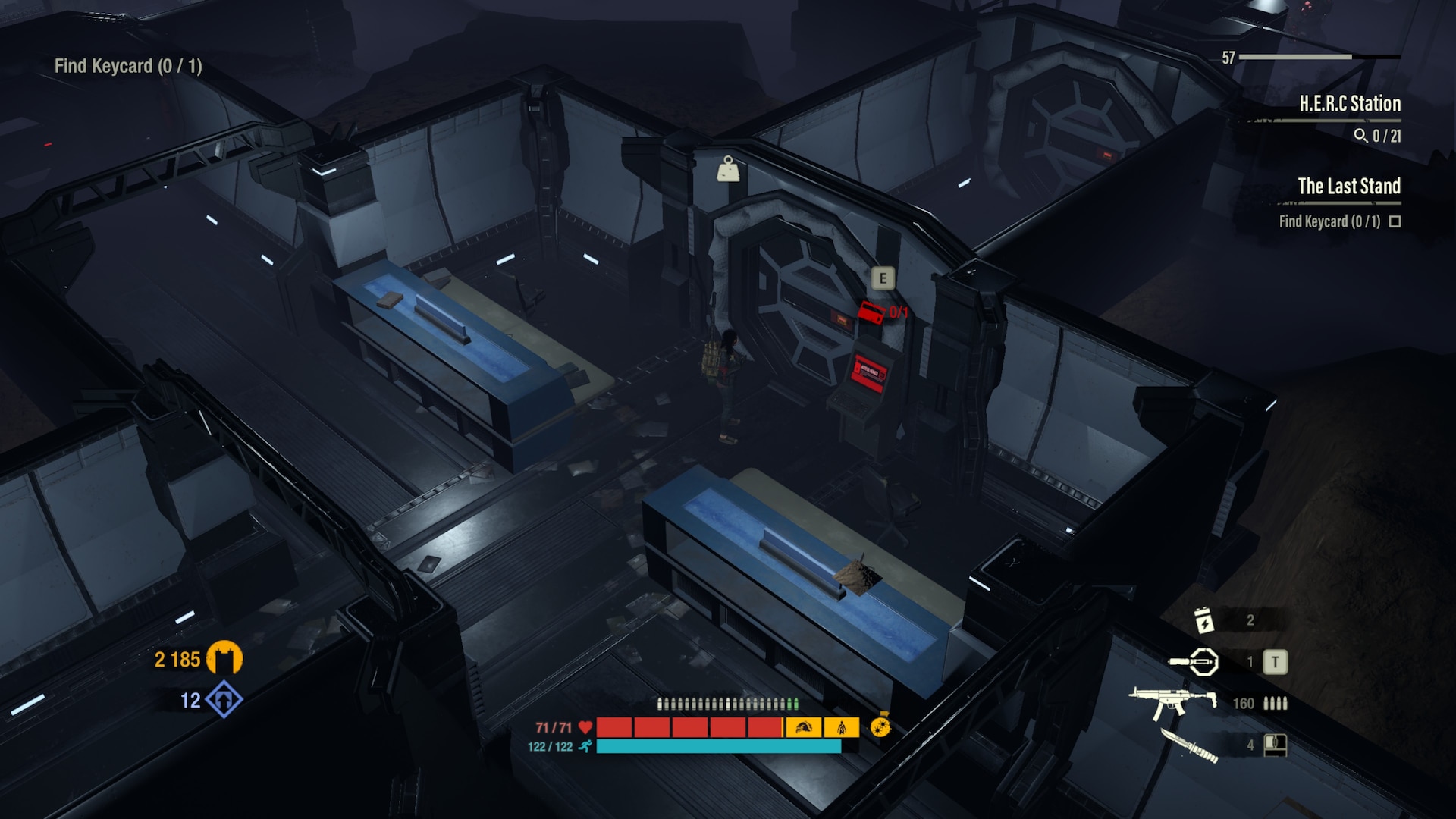Click the battery item icon

pyautogui.click(x=1203, y=620)
